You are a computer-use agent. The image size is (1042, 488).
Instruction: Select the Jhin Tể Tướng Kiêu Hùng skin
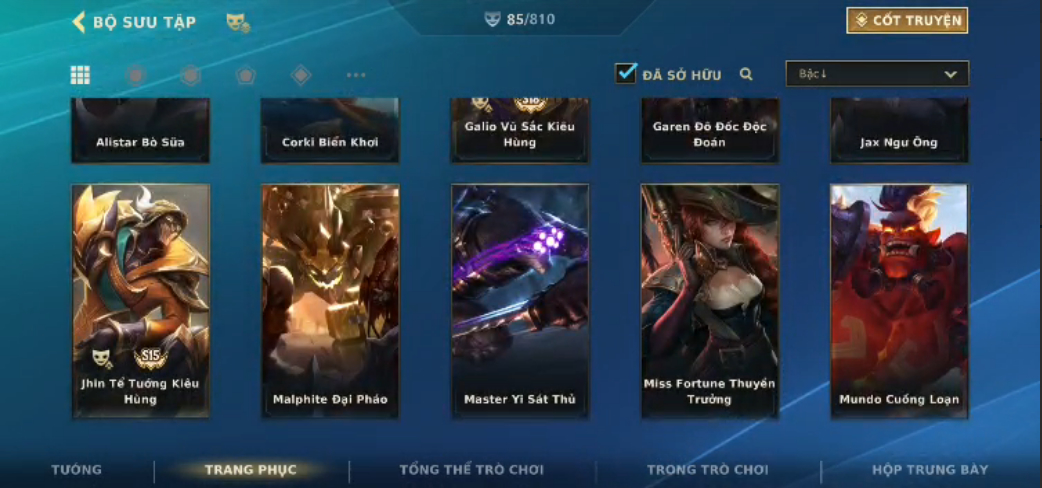click(x=141, y=300)
